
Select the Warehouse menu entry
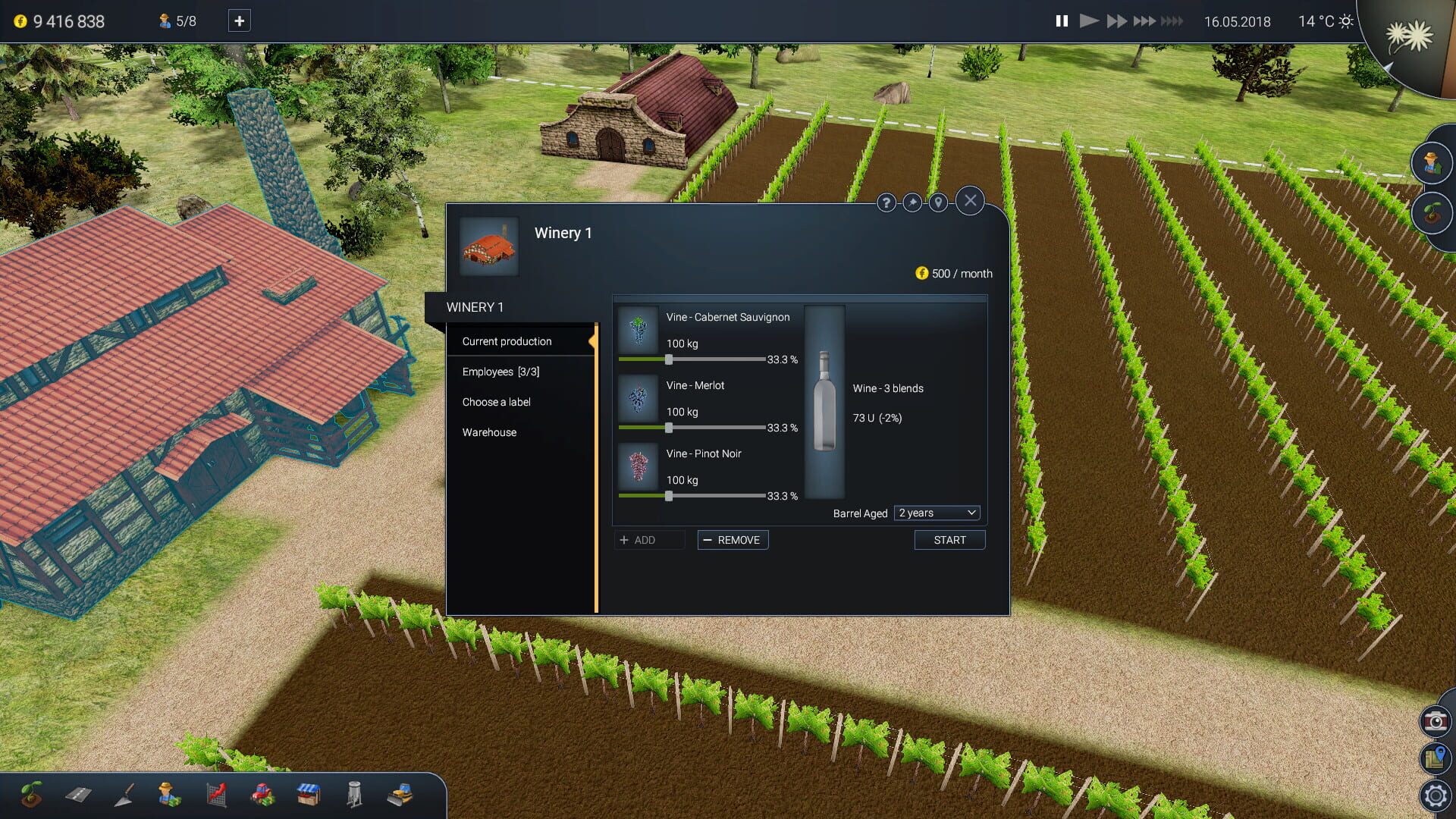click(x=489, y=432)
